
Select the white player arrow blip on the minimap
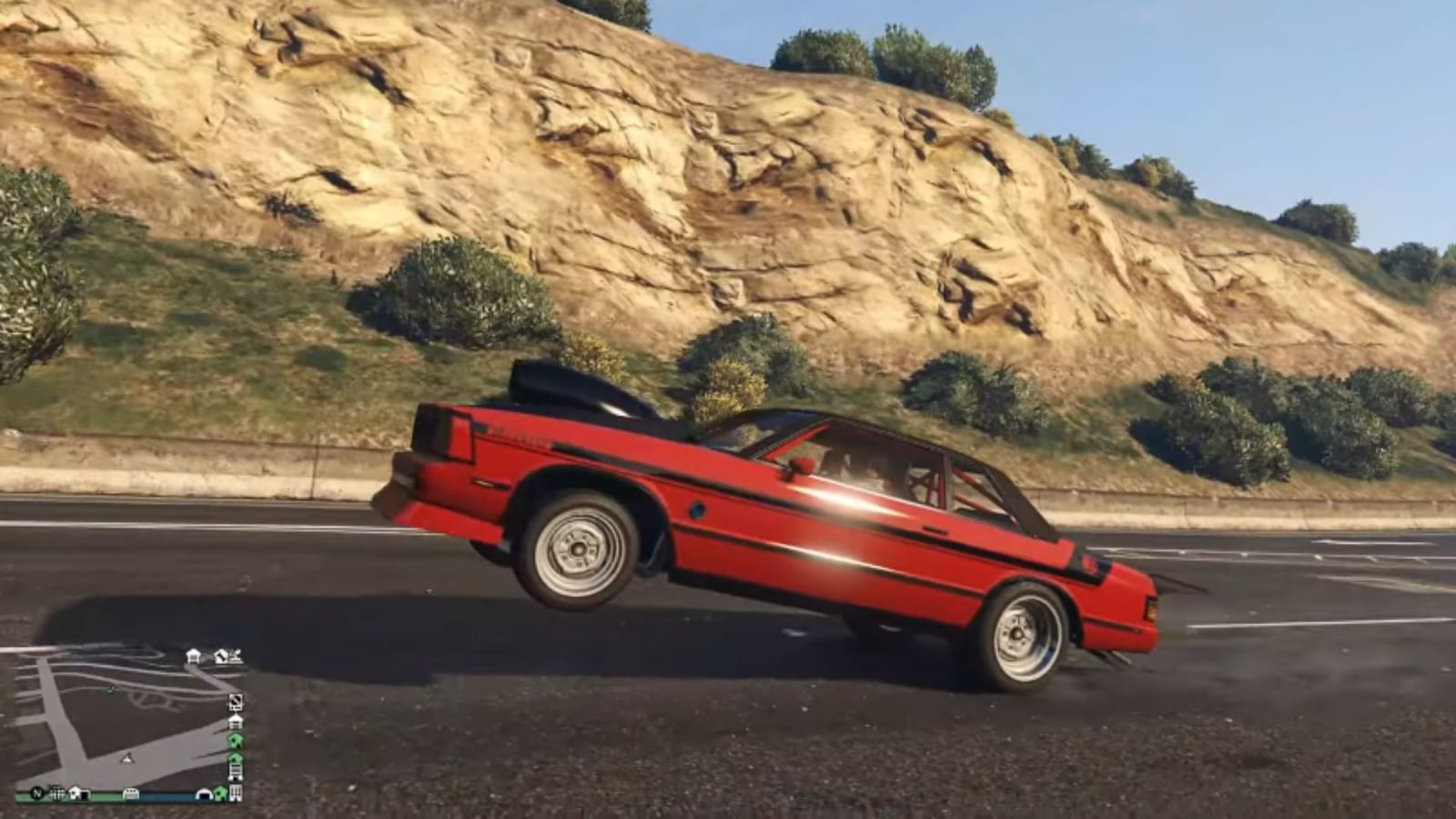click(127, 759)
